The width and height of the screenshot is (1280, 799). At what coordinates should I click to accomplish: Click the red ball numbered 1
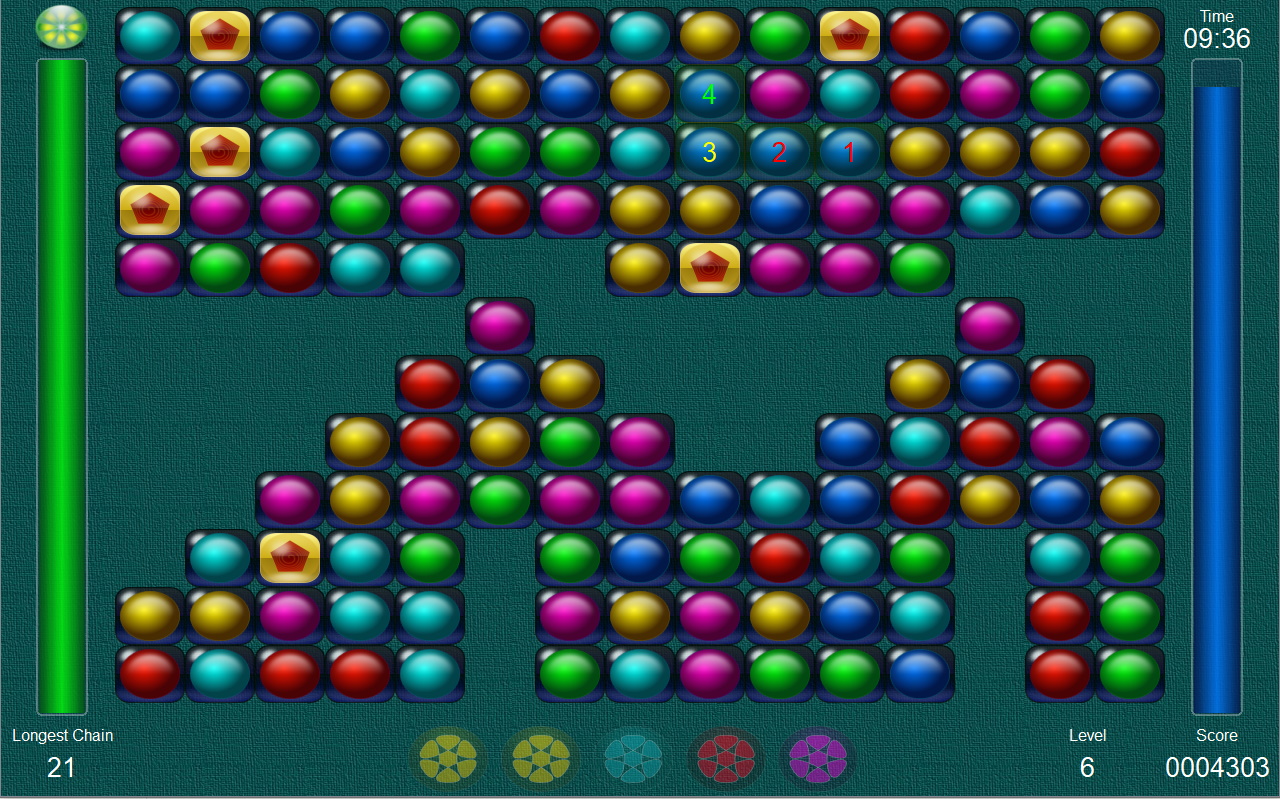[849, 152]
